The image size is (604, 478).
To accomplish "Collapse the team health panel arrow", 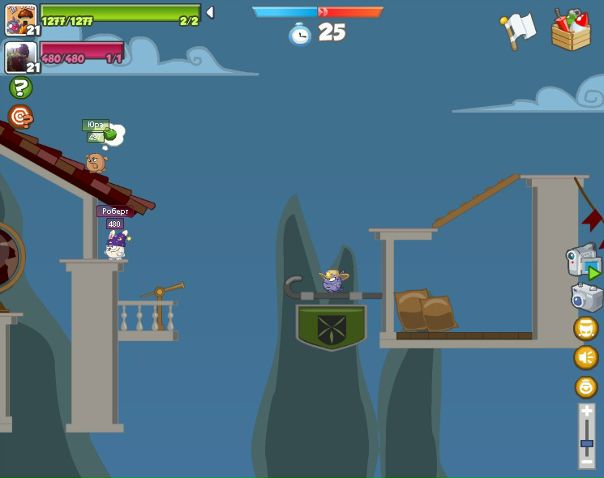I will point(210,13).
